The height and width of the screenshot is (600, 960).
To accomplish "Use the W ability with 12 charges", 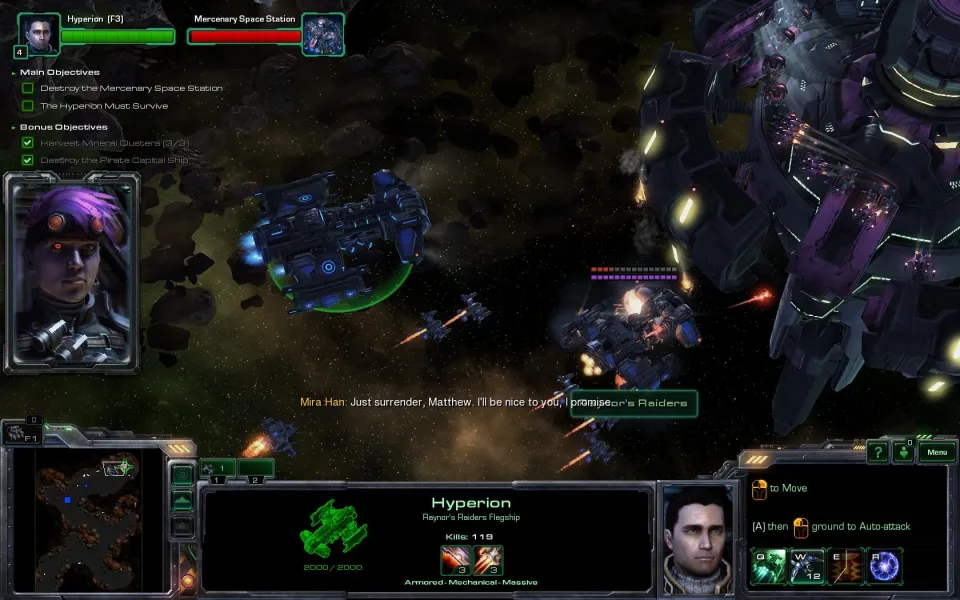I will click(806, 565).
